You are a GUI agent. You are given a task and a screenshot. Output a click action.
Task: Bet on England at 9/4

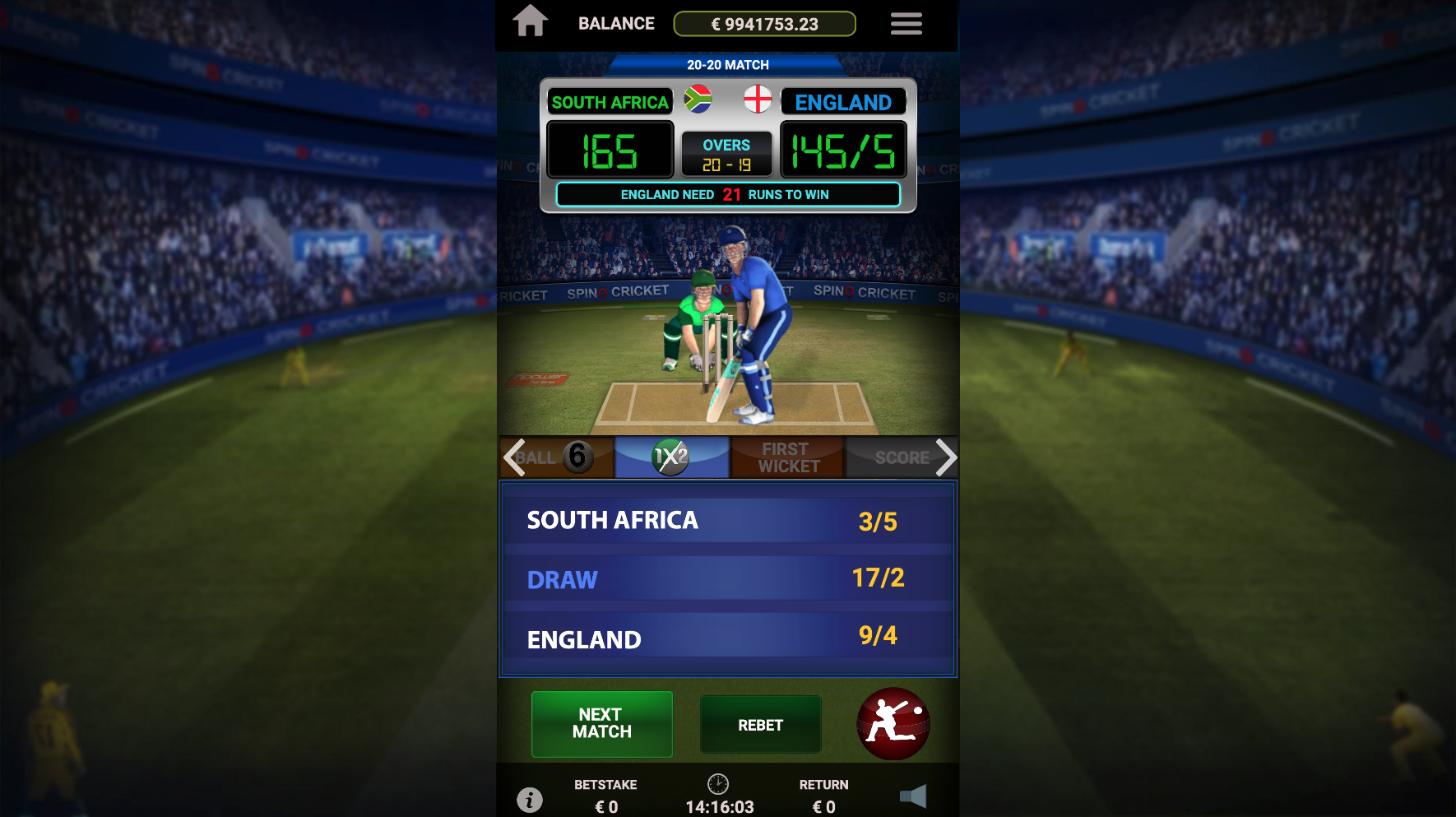(728, 638)
